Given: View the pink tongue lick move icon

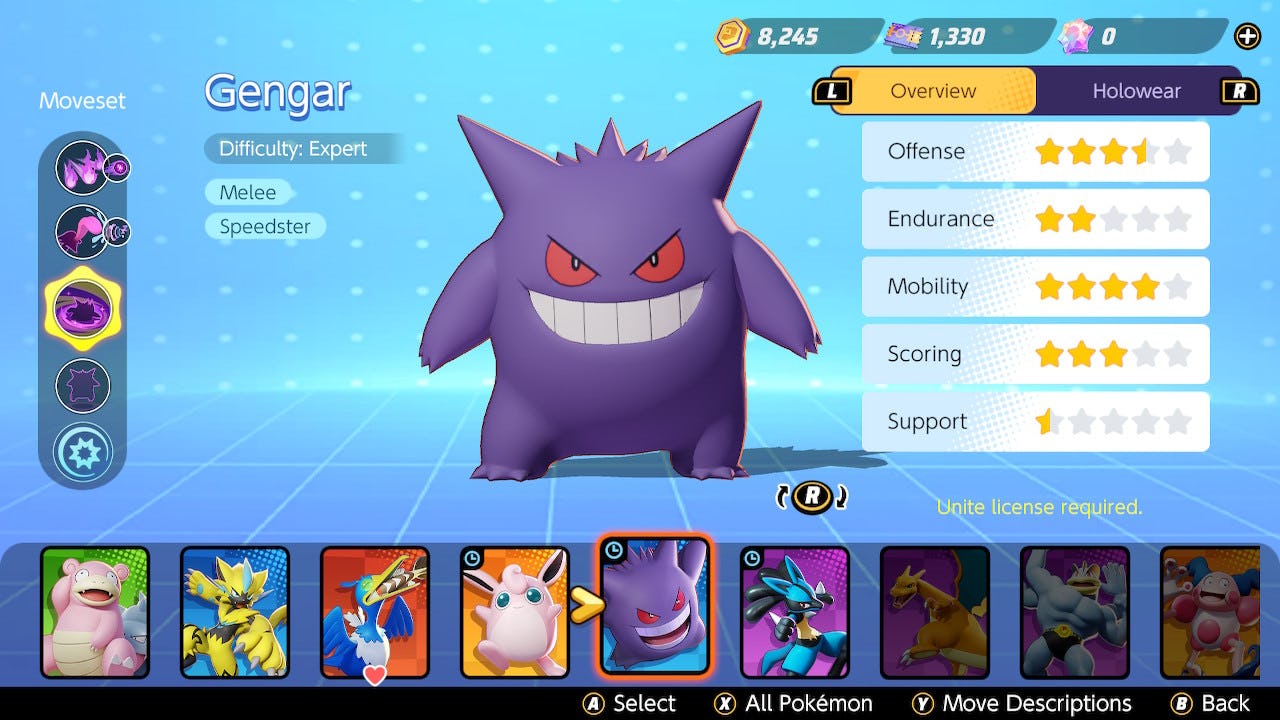Looking at the screenshot, I should click(82, 231).
